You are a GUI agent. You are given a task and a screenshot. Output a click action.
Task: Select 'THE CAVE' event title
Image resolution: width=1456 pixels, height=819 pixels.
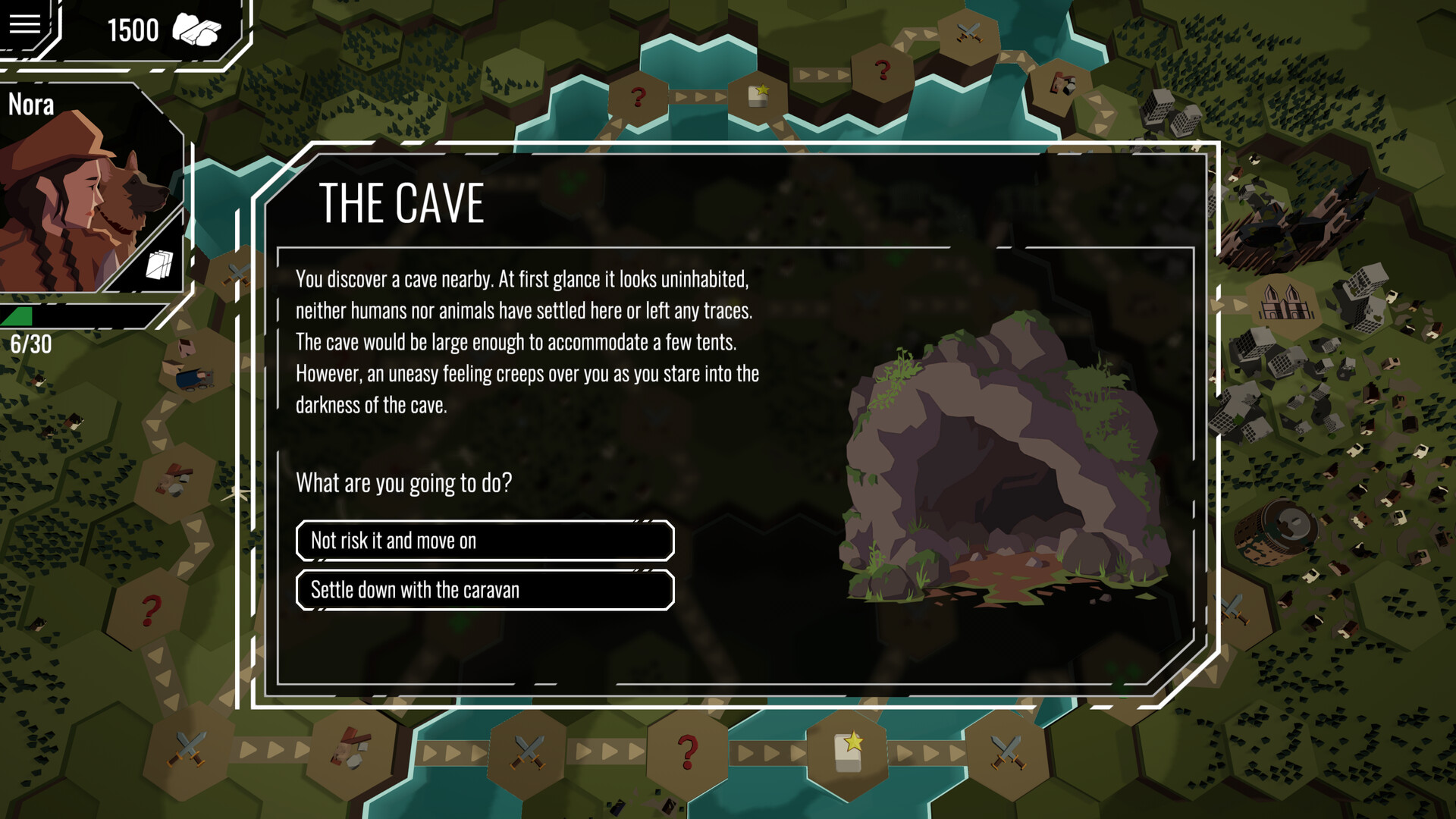tap(402, 202)
